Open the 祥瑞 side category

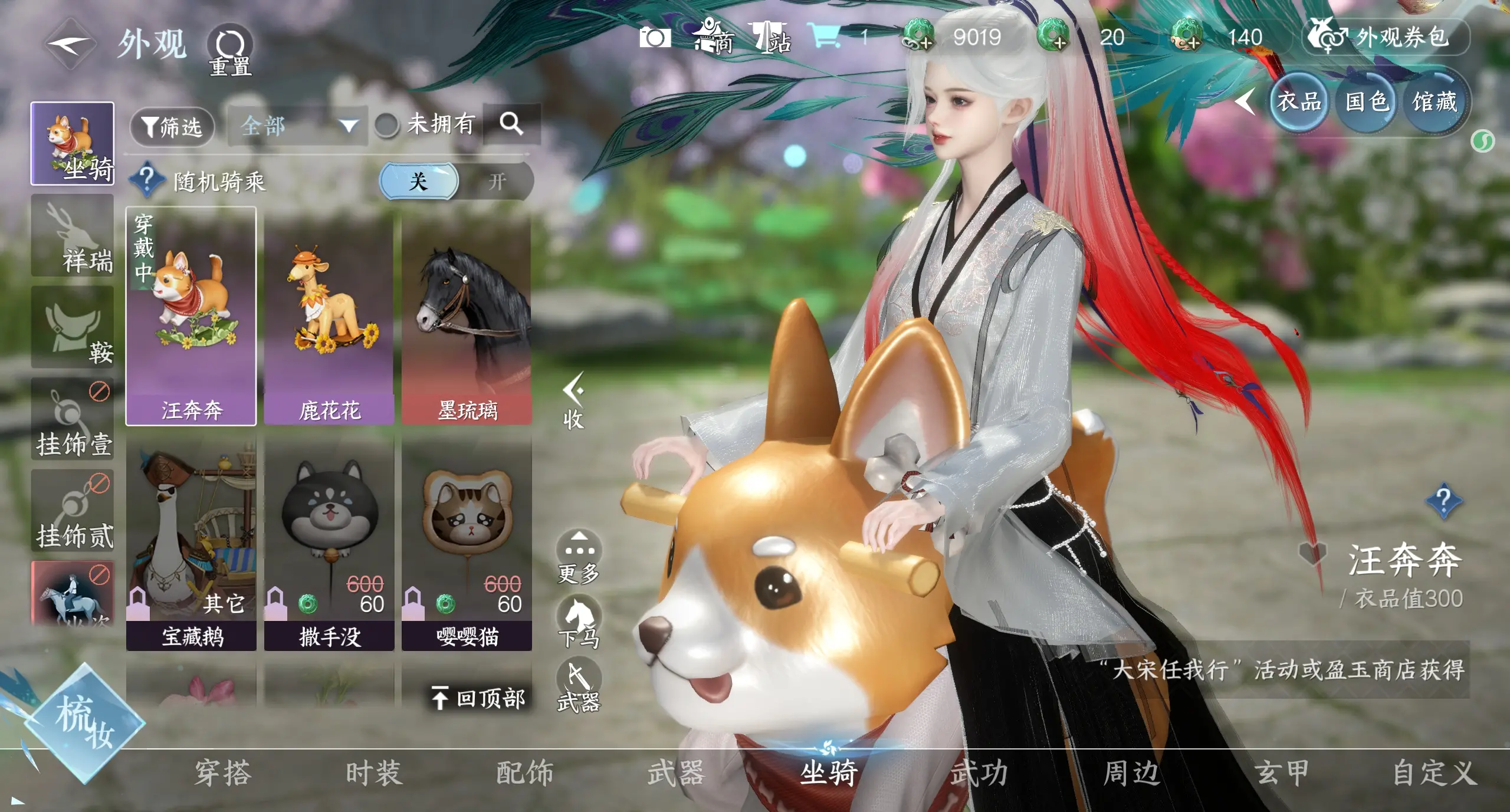click(x=73, y=236)
